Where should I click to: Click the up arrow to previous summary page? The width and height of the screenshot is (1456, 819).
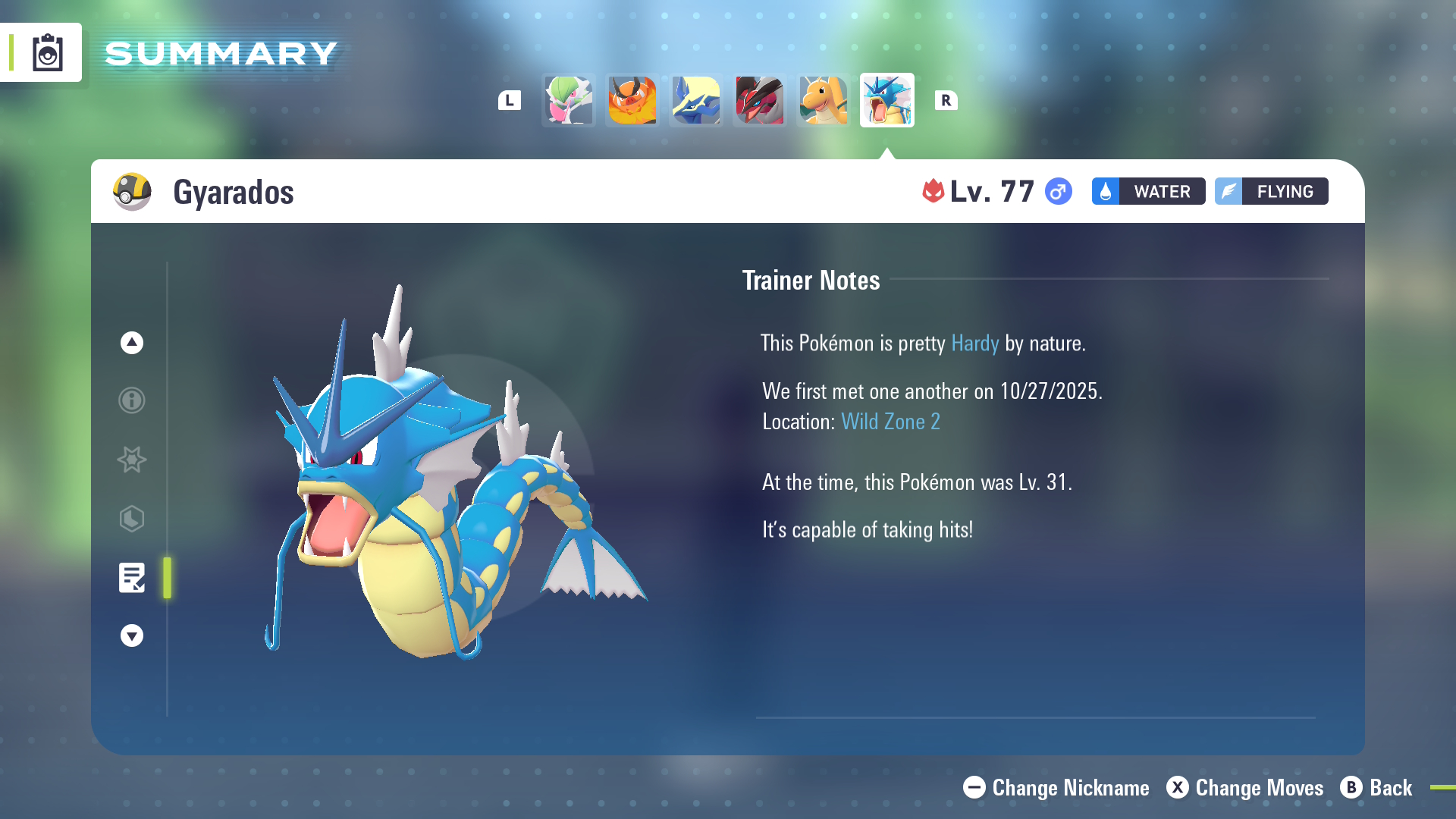click(131, 342)
